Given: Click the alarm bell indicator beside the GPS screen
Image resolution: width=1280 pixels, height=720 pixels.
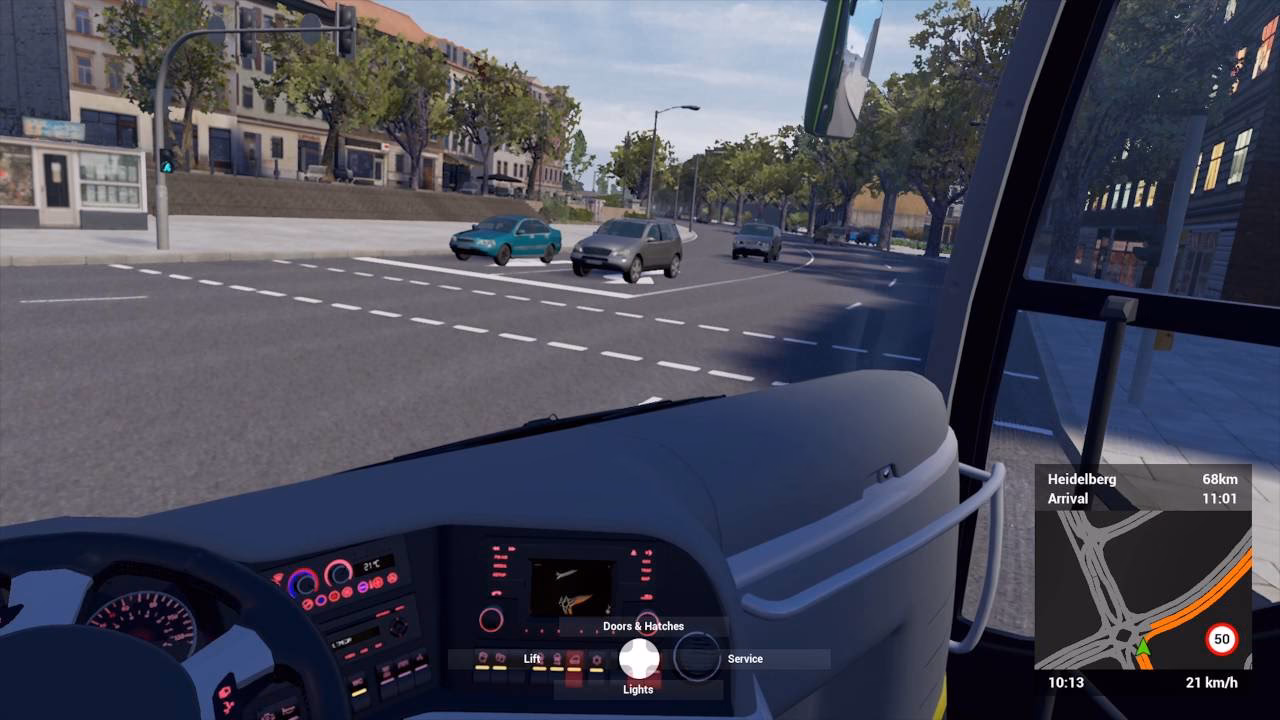Looking at the screenshot, I should pos(633,553).
